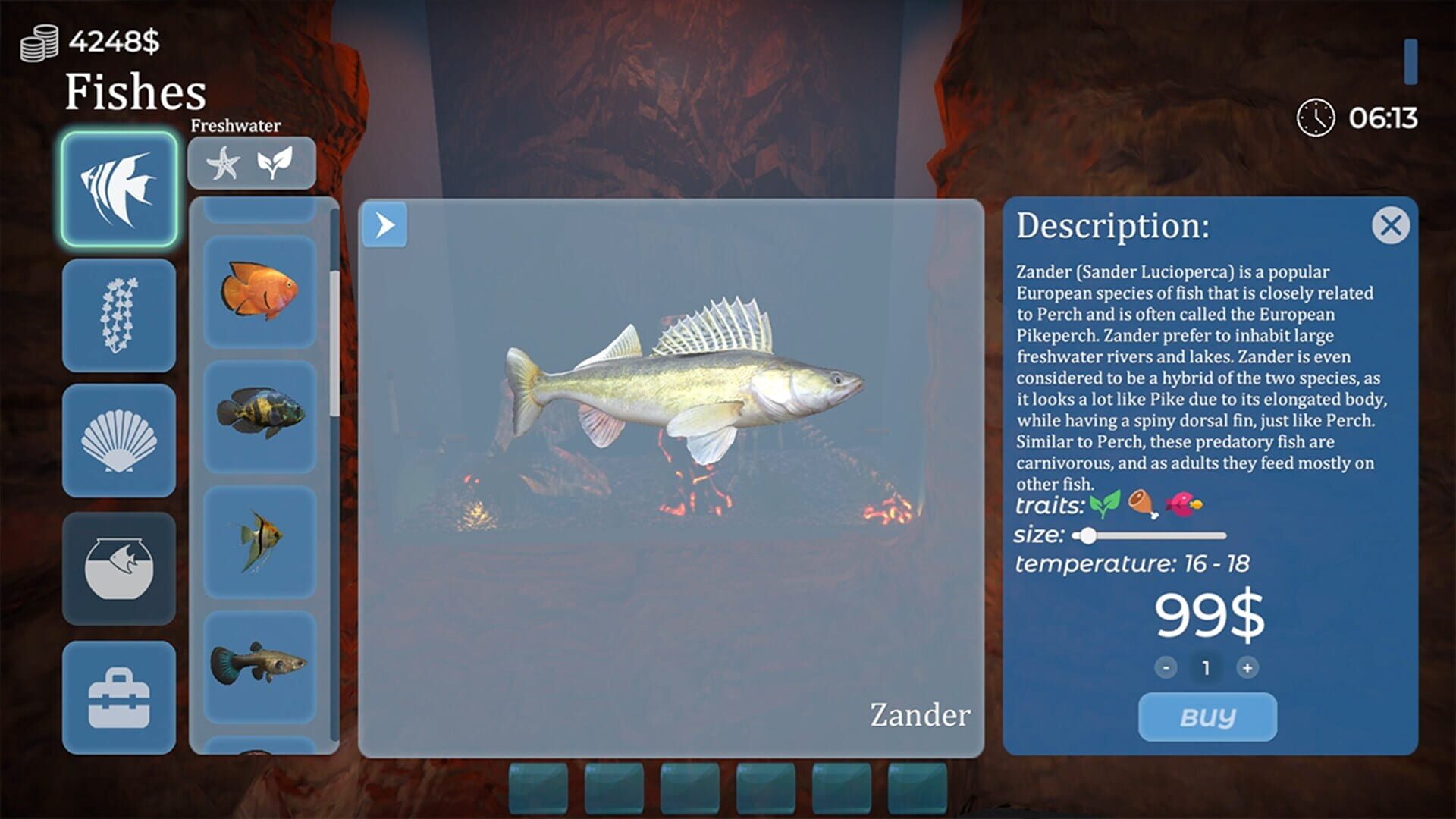1456x819 pixels.
Task: Click the clock icon next to 06:13
Action: click(x=1316, y=119)
